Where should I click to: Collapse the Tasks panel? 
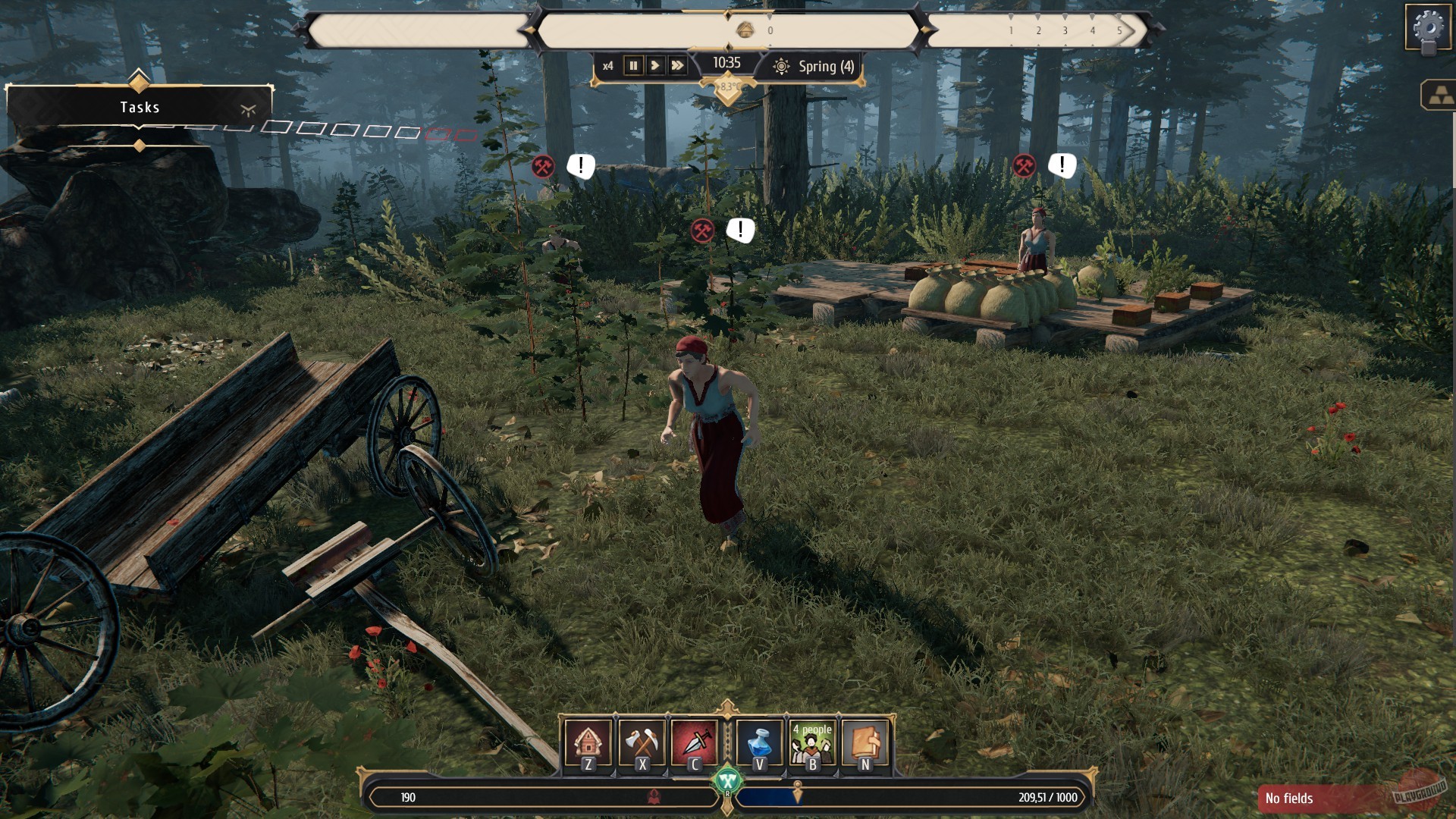[x=248, y=109]
